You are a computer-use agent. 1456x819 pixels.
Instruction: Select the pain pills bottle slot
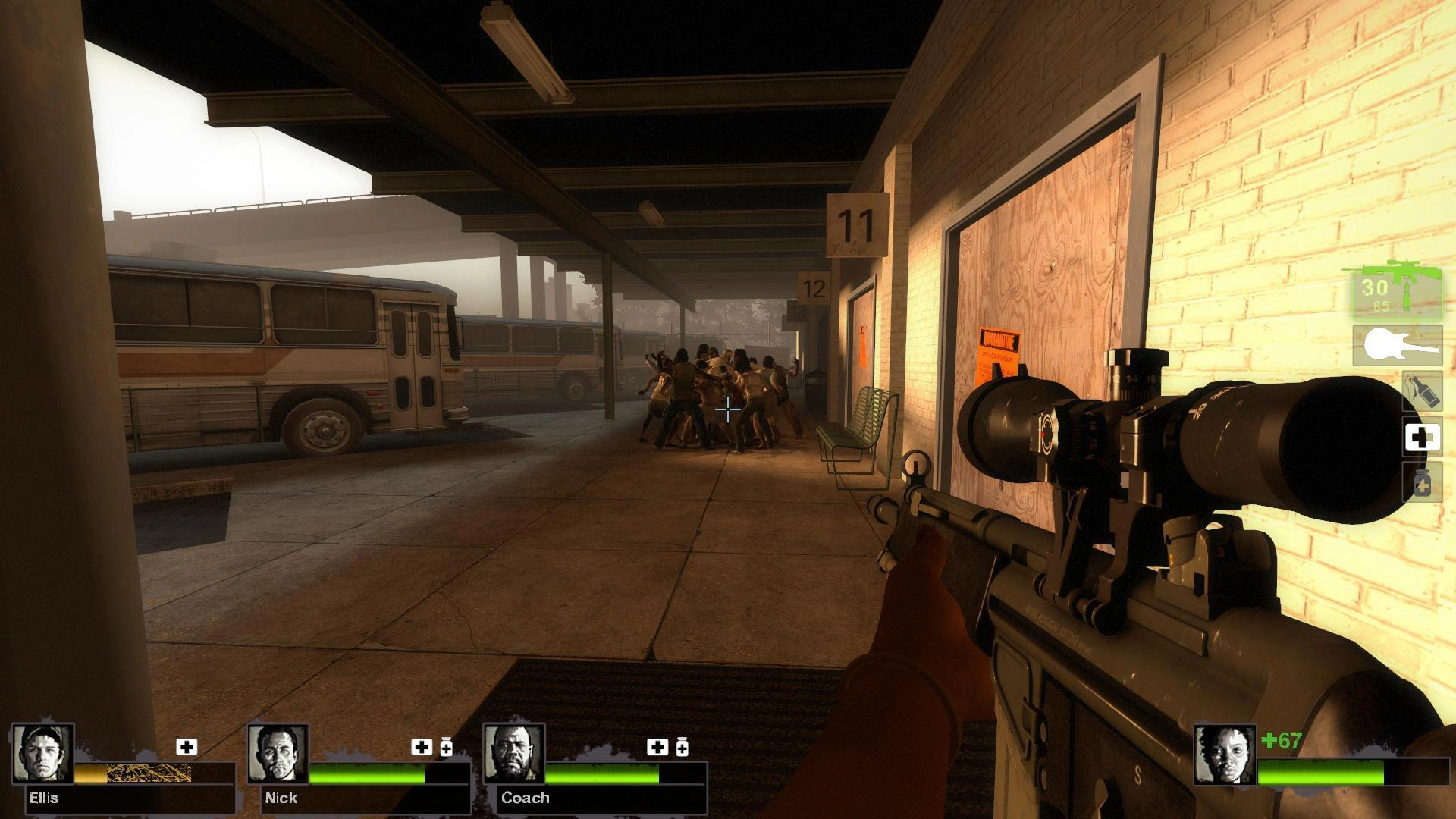tap(1422, 482)
